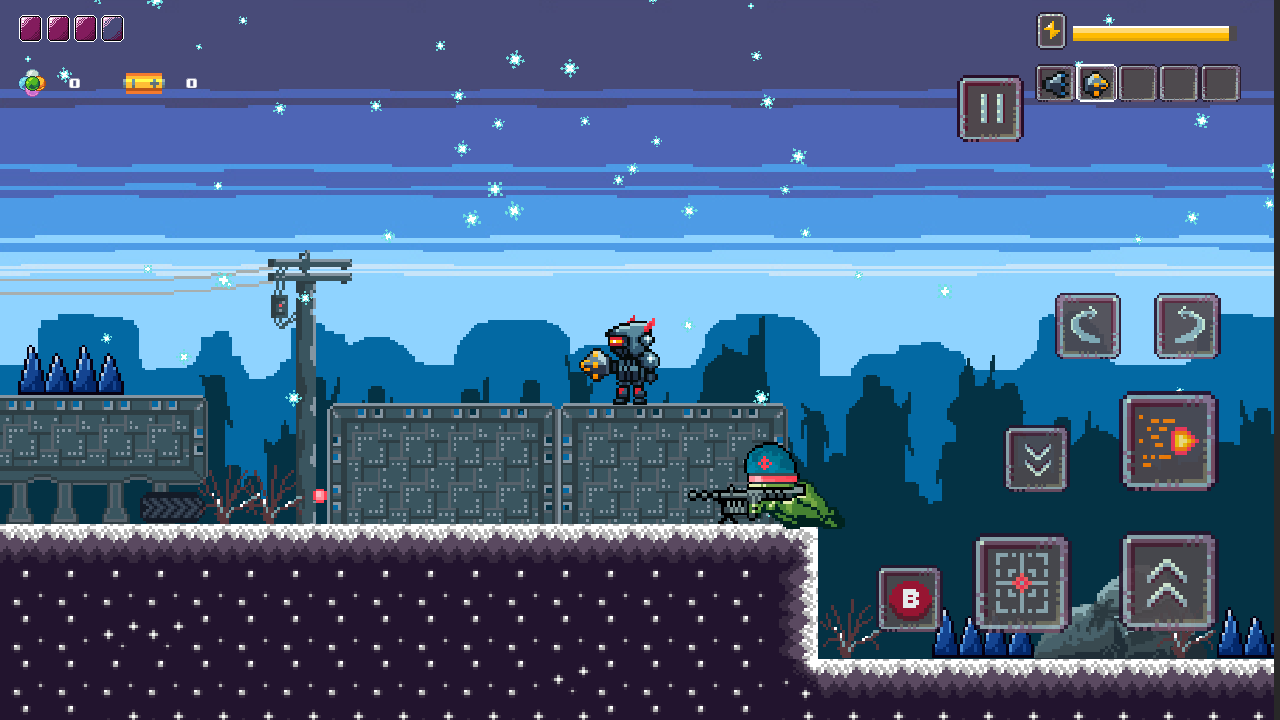Open the pause menu button
Screen dimensions: 1280x720
pyautogui.click(x=990, y=110)
